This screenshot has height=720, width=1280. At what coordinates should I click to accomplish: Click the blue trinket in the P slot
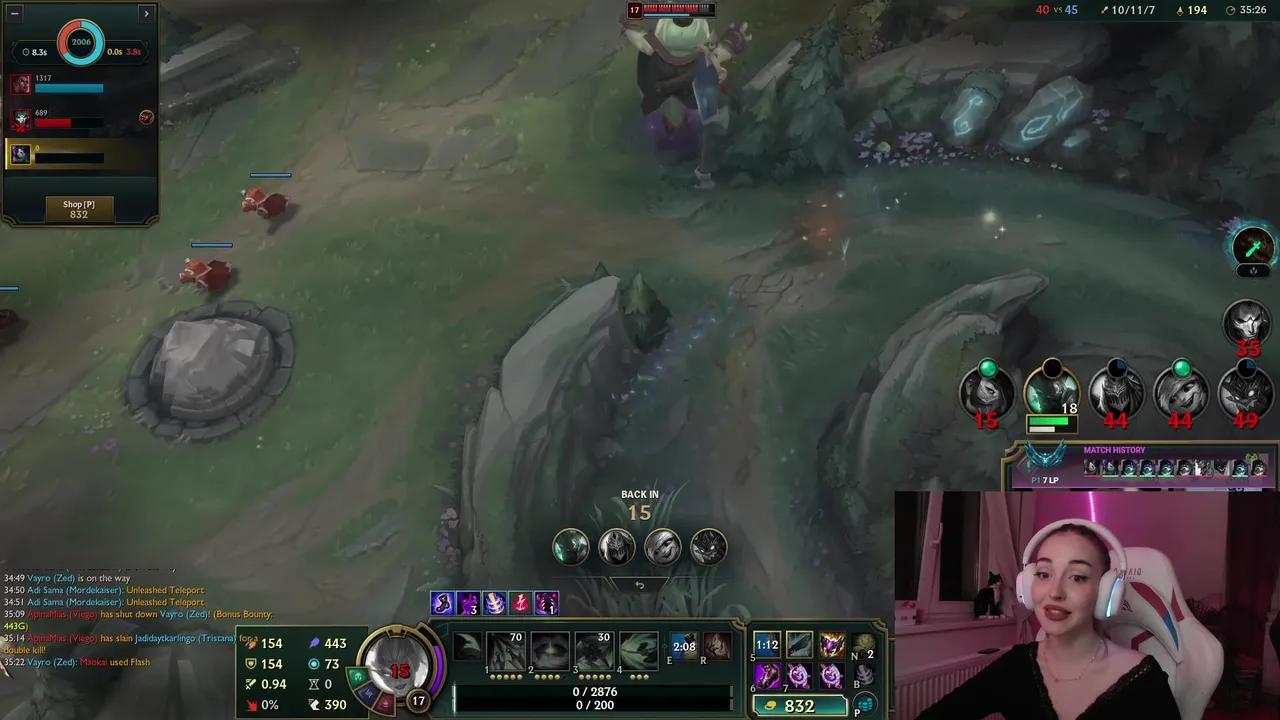(x=863, y=704)
